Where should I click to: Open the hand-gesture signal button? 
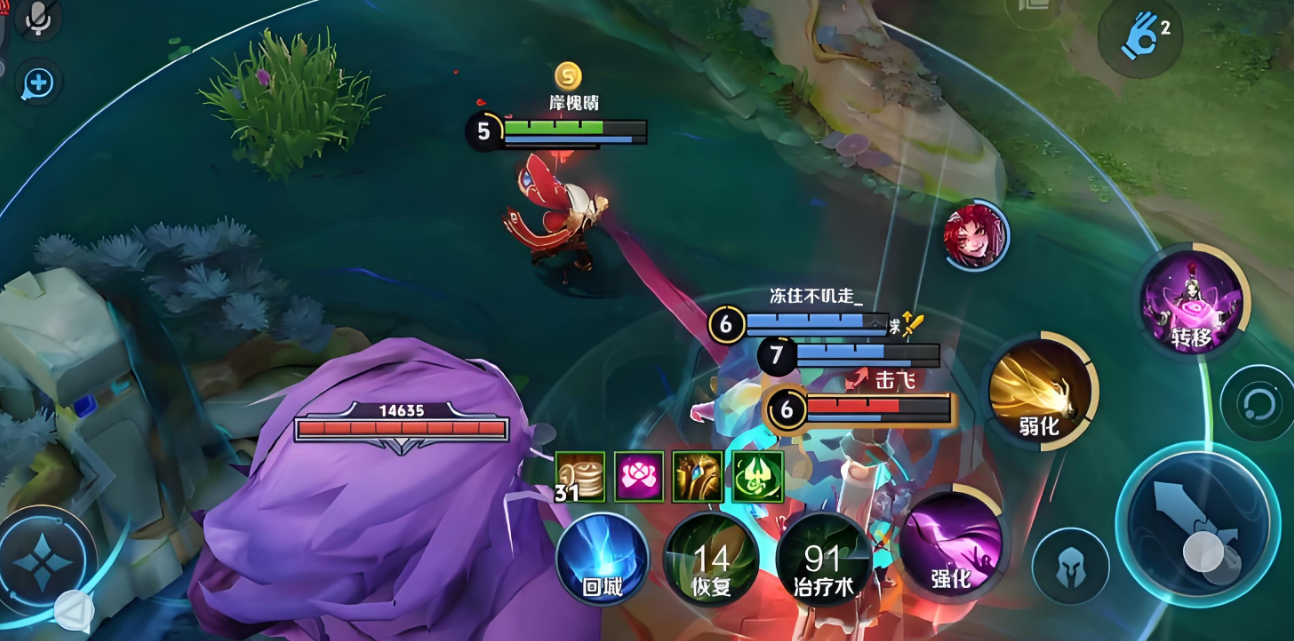(1141, 35)
